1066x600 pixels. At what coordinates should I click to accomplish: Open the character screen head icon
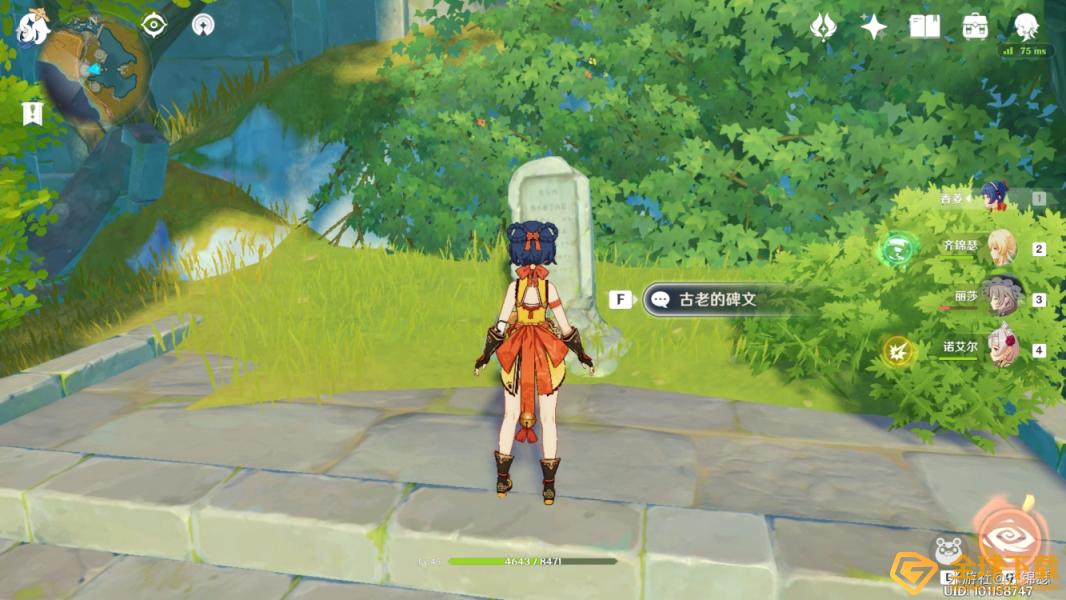1026,27
